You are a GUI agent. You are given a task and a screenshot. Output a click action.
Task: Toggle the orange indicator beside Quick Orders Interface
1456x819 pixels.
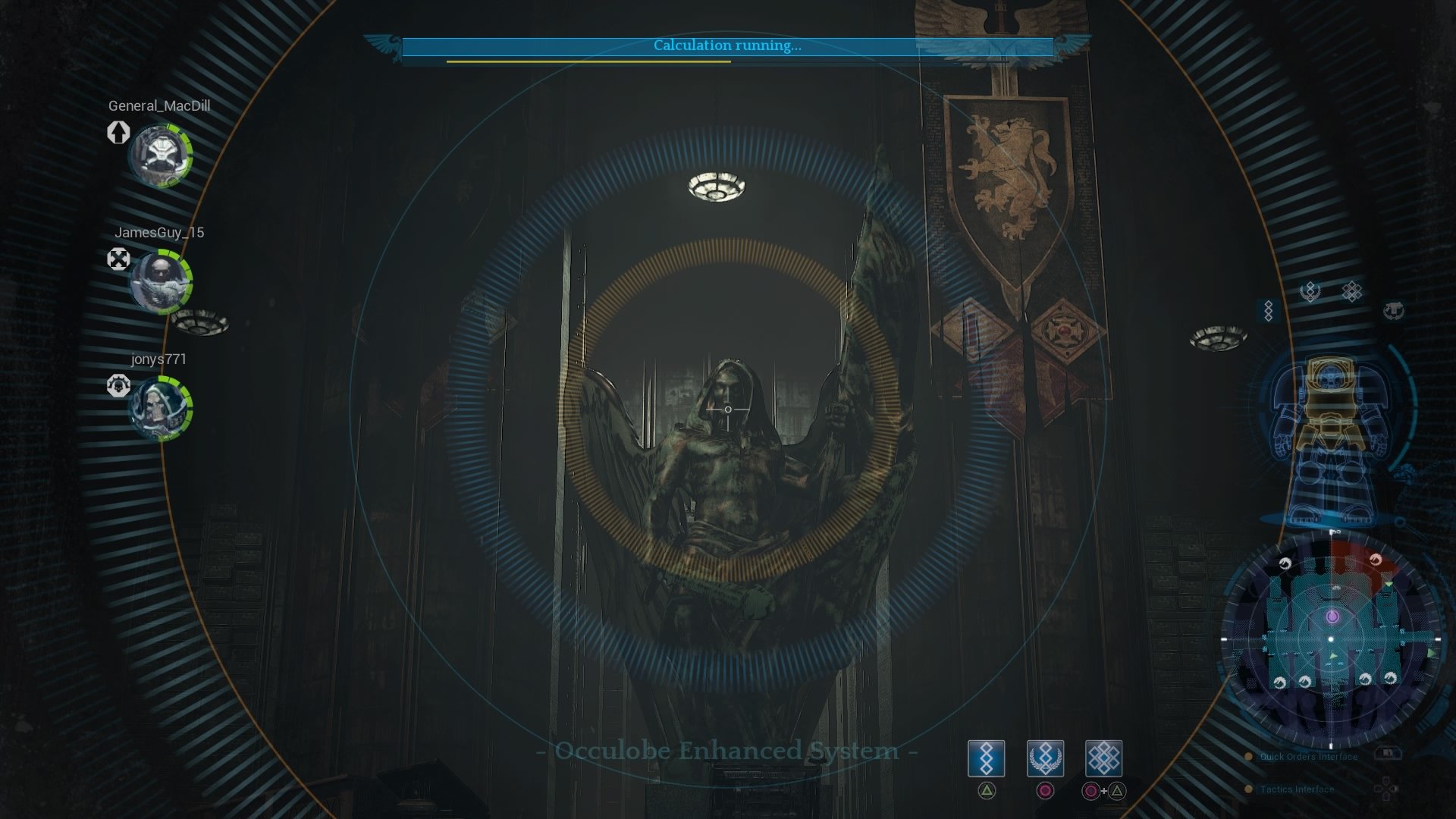point(1249,756)
